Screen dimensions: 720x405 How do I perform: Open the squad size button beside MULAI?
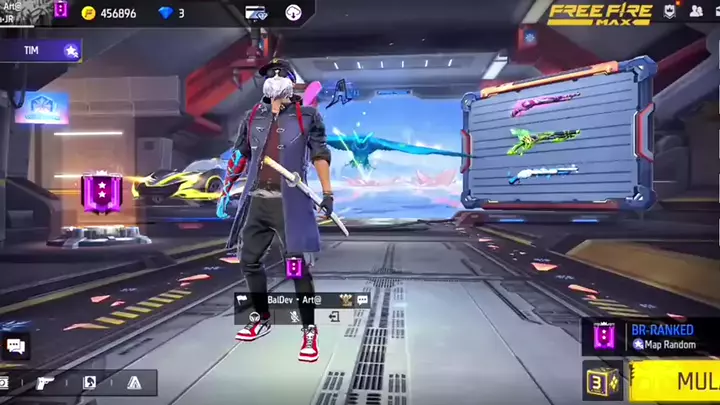pyautogui.click(x=603, y=381)
